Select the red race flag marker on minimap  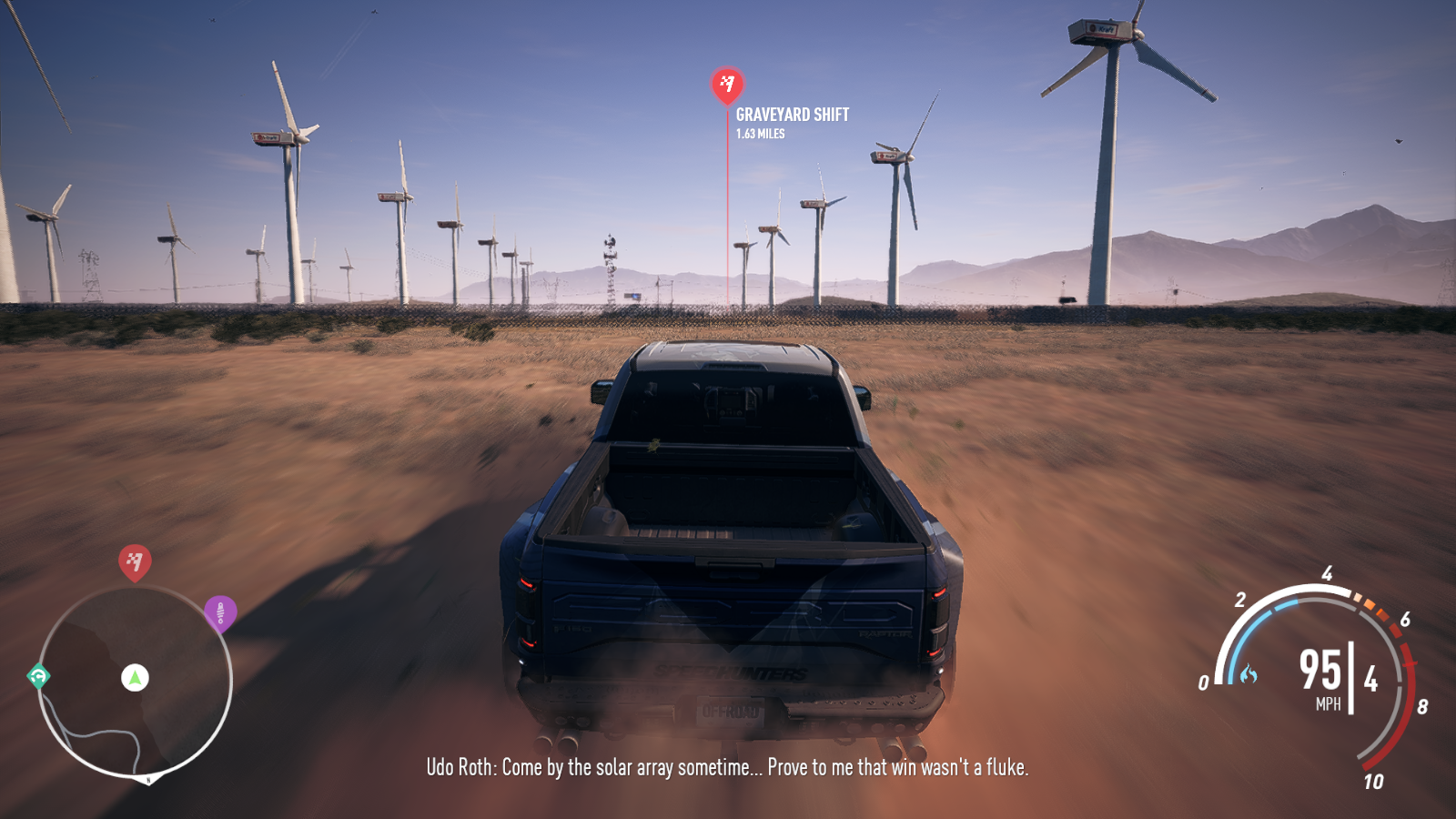[135, 561]
